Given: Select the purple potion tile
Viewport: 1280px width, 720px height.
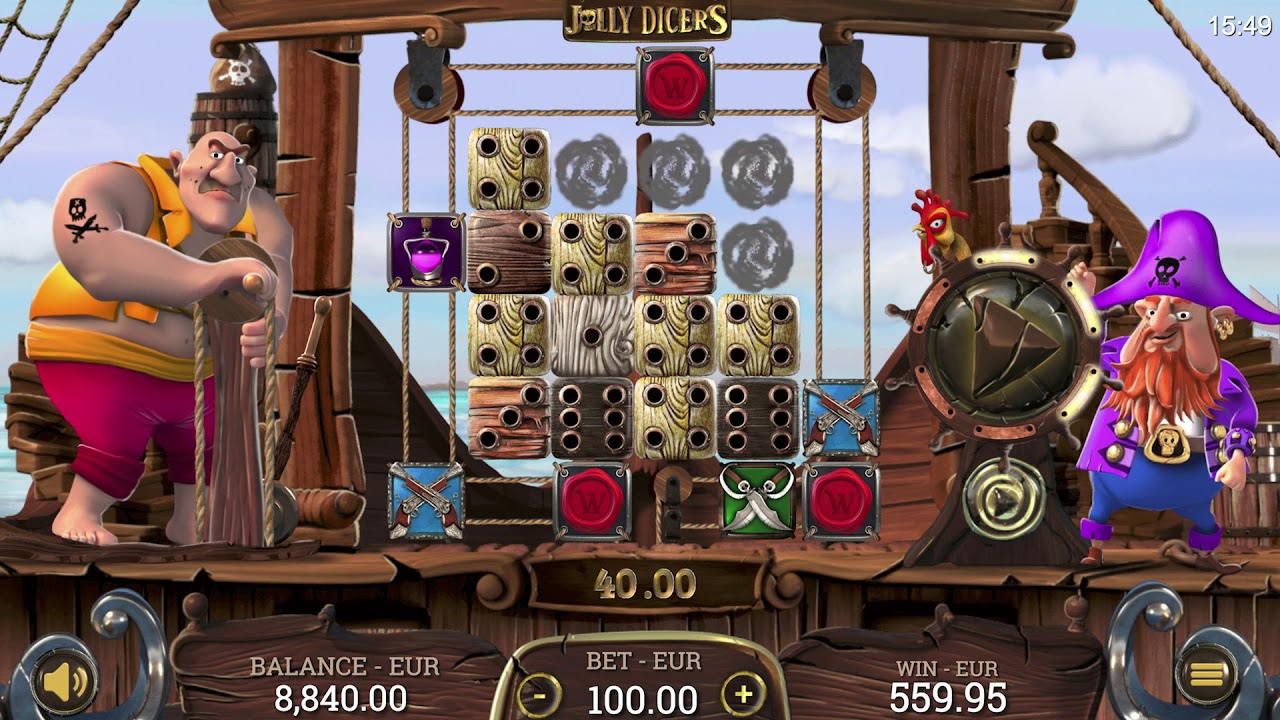Looking at the screenshot, I should pyautogui.click(x=427, y=252).
